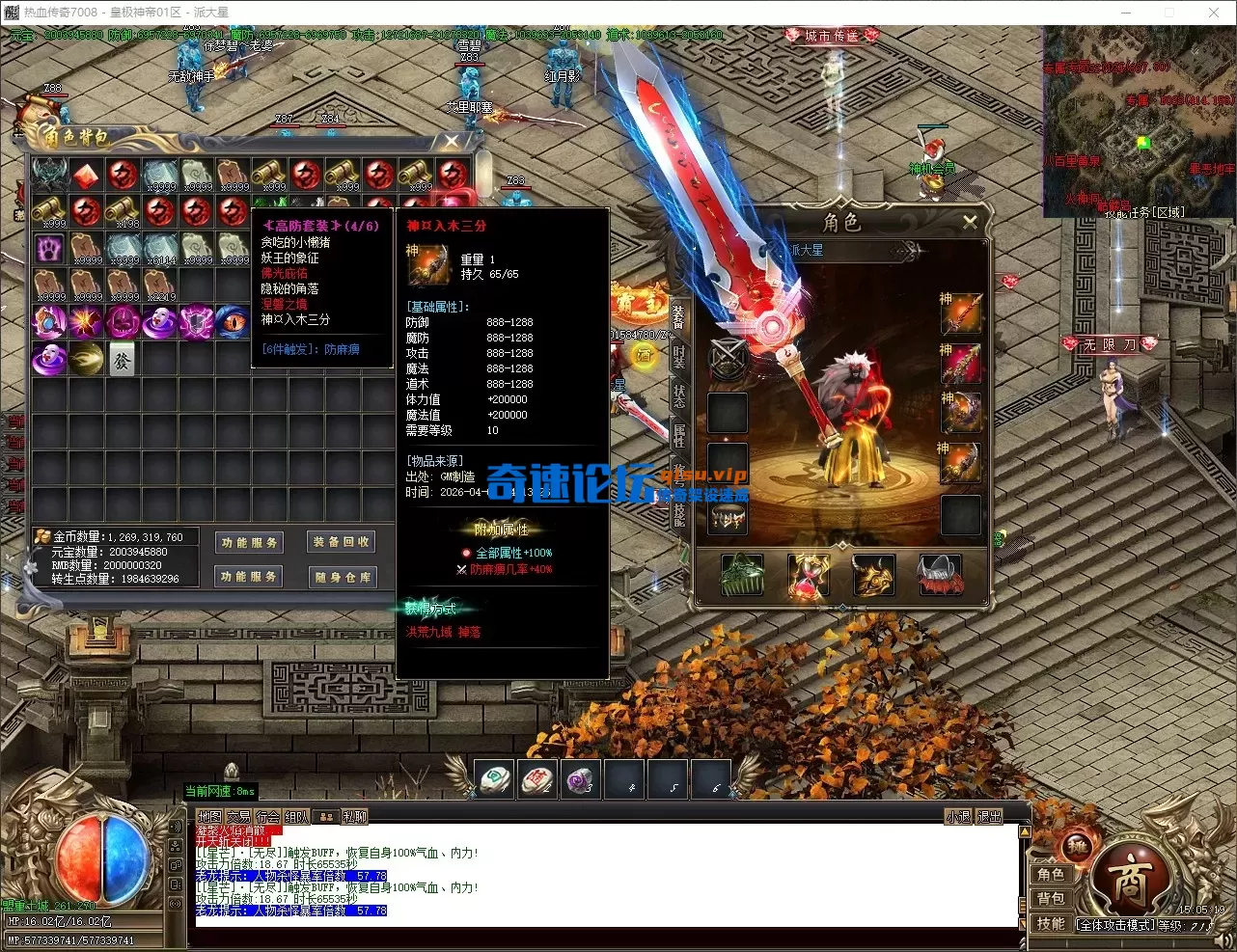Screen dimensions: 1237x952
Task: Open the 随身仓库 portable warehouse
Action: pos(342,577)
